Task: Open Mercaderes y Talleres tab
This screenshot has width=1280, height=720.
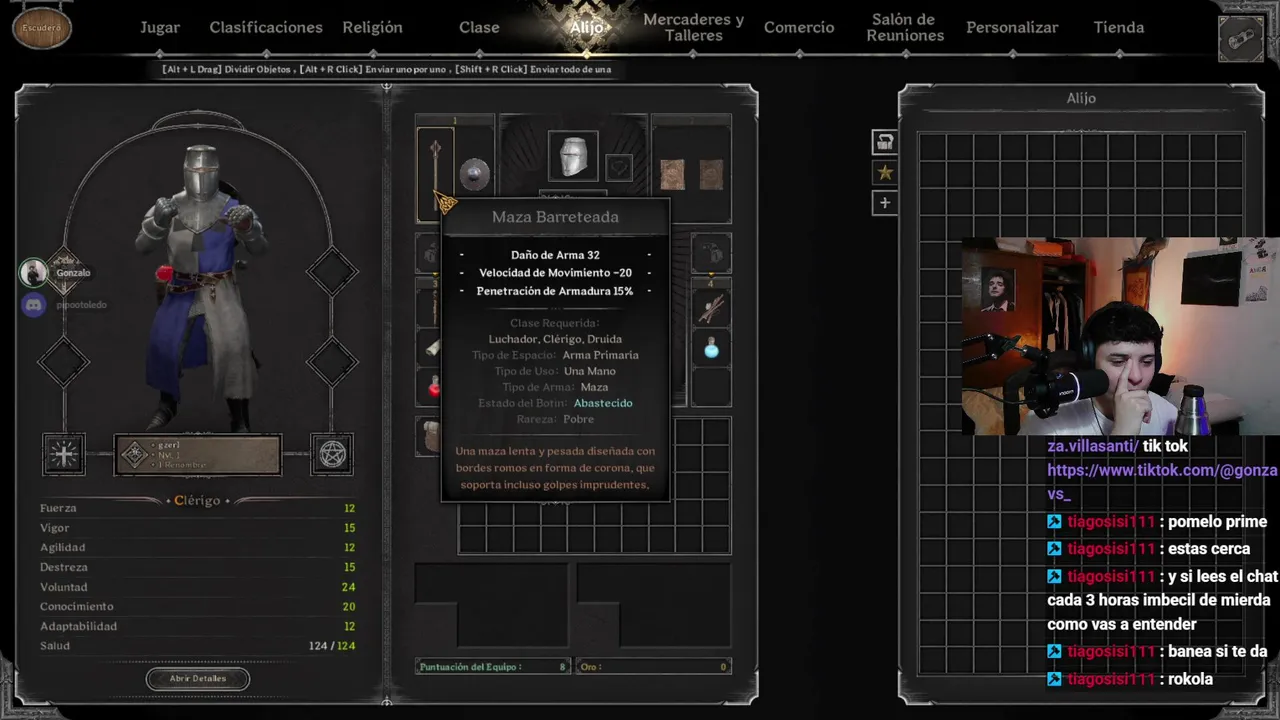Action: pyautogui.click(x=693, y=28)
